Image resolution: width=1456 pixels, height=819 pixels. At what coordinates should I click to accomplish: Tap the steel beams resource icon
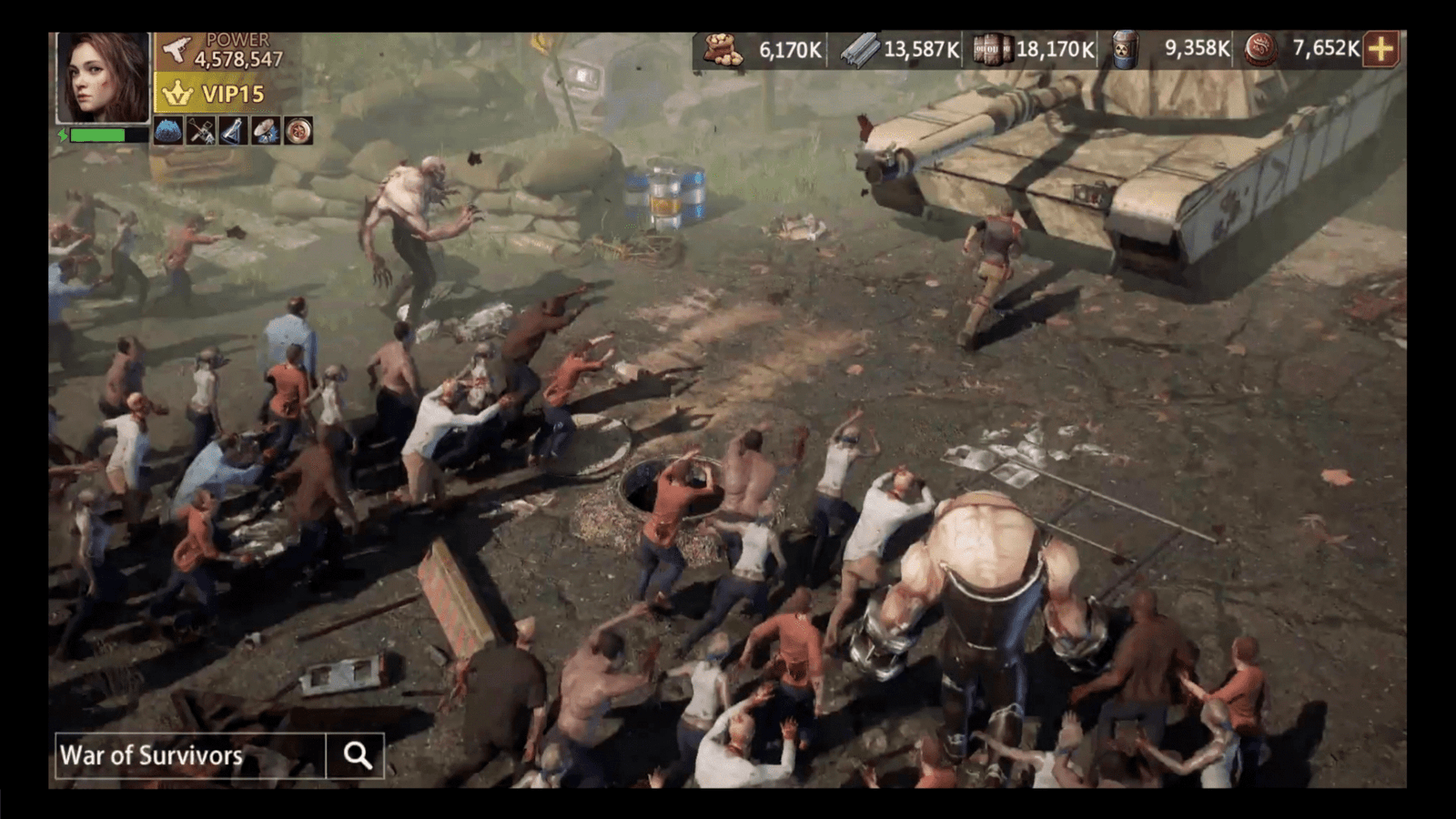858,49
